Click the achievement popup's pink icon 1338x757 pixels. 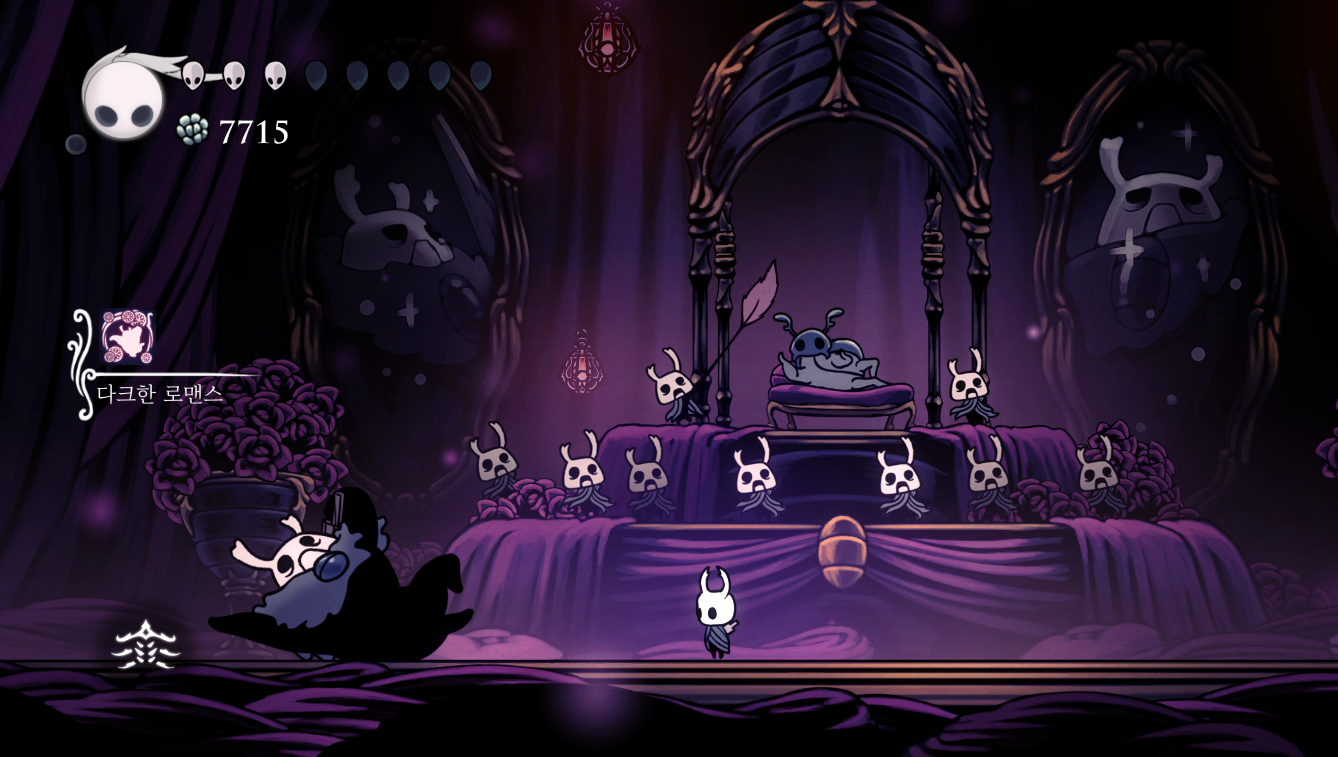pyautogui.click(x=127, y=337)
